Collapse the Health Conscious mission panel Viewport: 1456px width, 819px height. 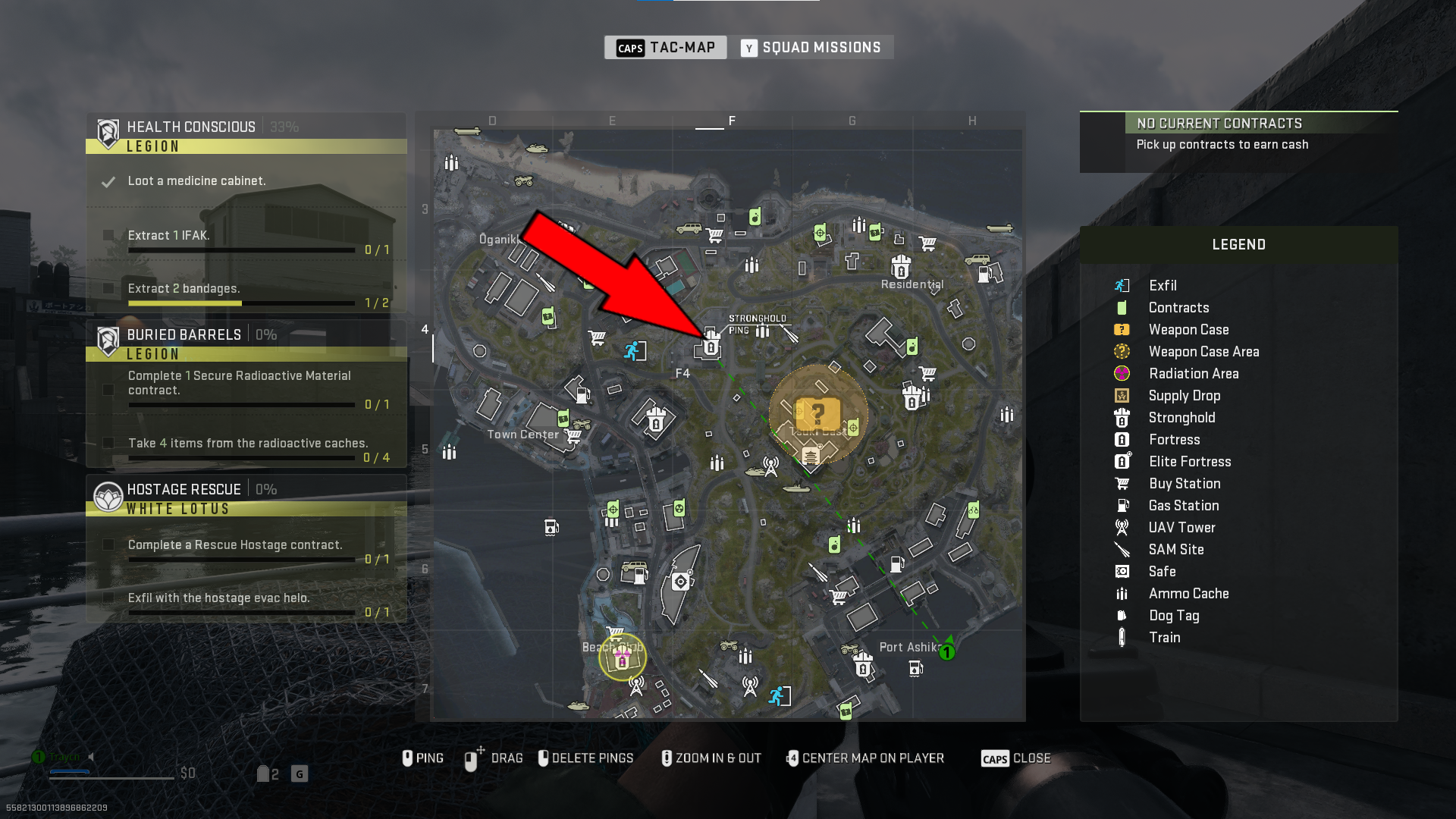tap(191, 126)
